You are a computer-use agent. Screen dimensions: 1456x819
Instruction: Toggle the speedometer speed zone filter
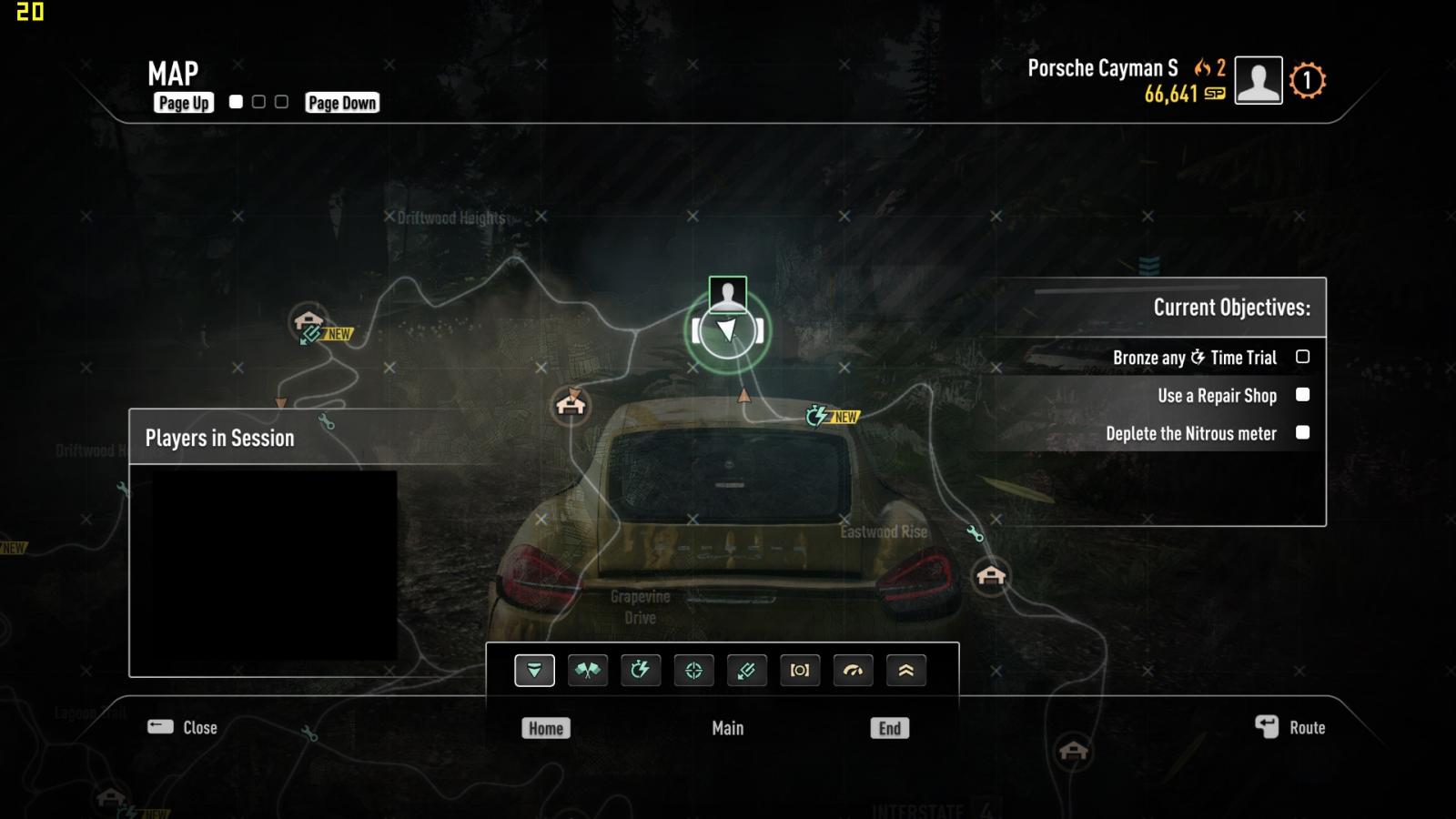tap(853, 671)
